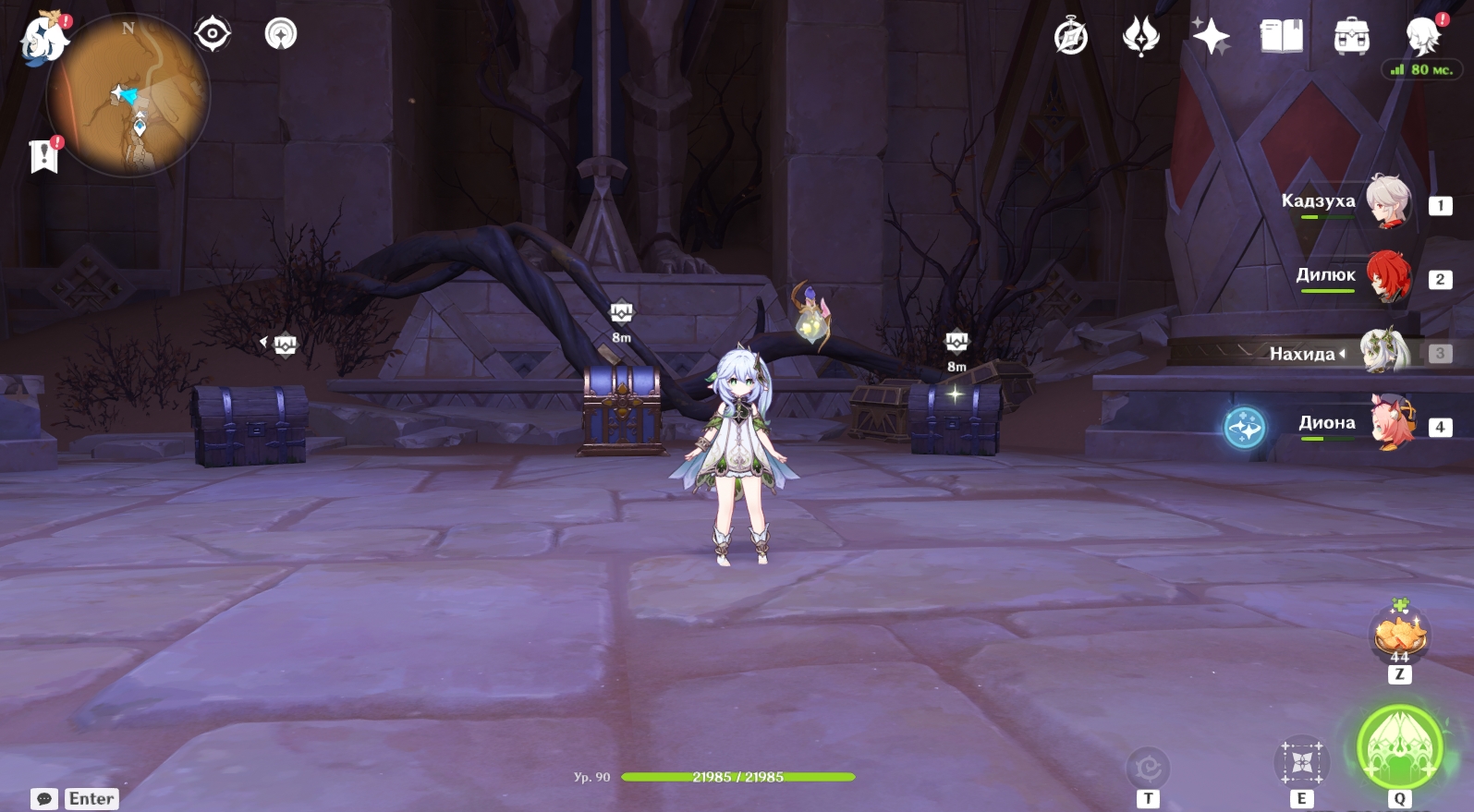Open the chat speech bubble
This screenshot has width=1474, height=812.
pos(44,799)
